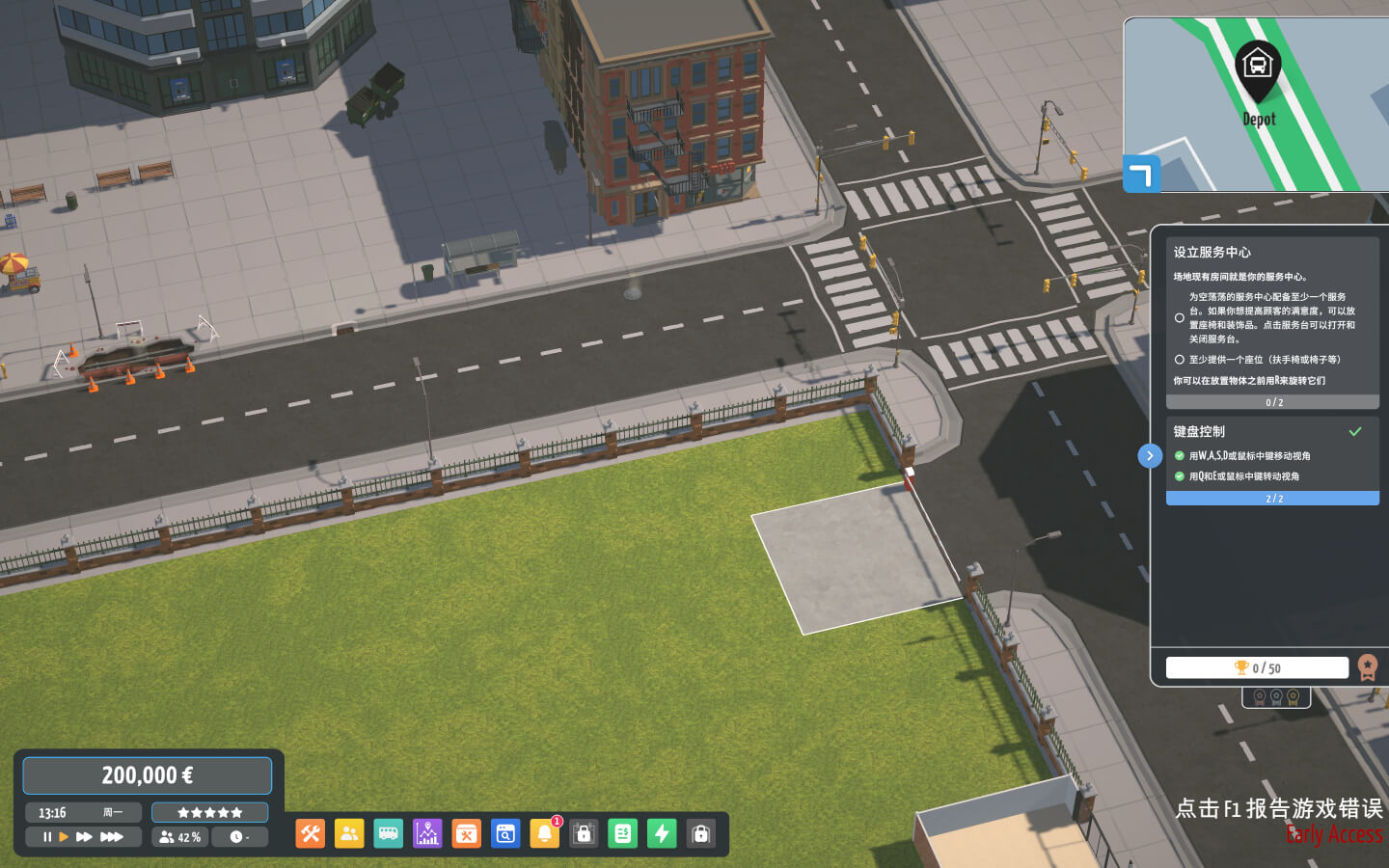1389x868 pixels.
Task: Open the achievements medal icon
Action: [1367, 667]
